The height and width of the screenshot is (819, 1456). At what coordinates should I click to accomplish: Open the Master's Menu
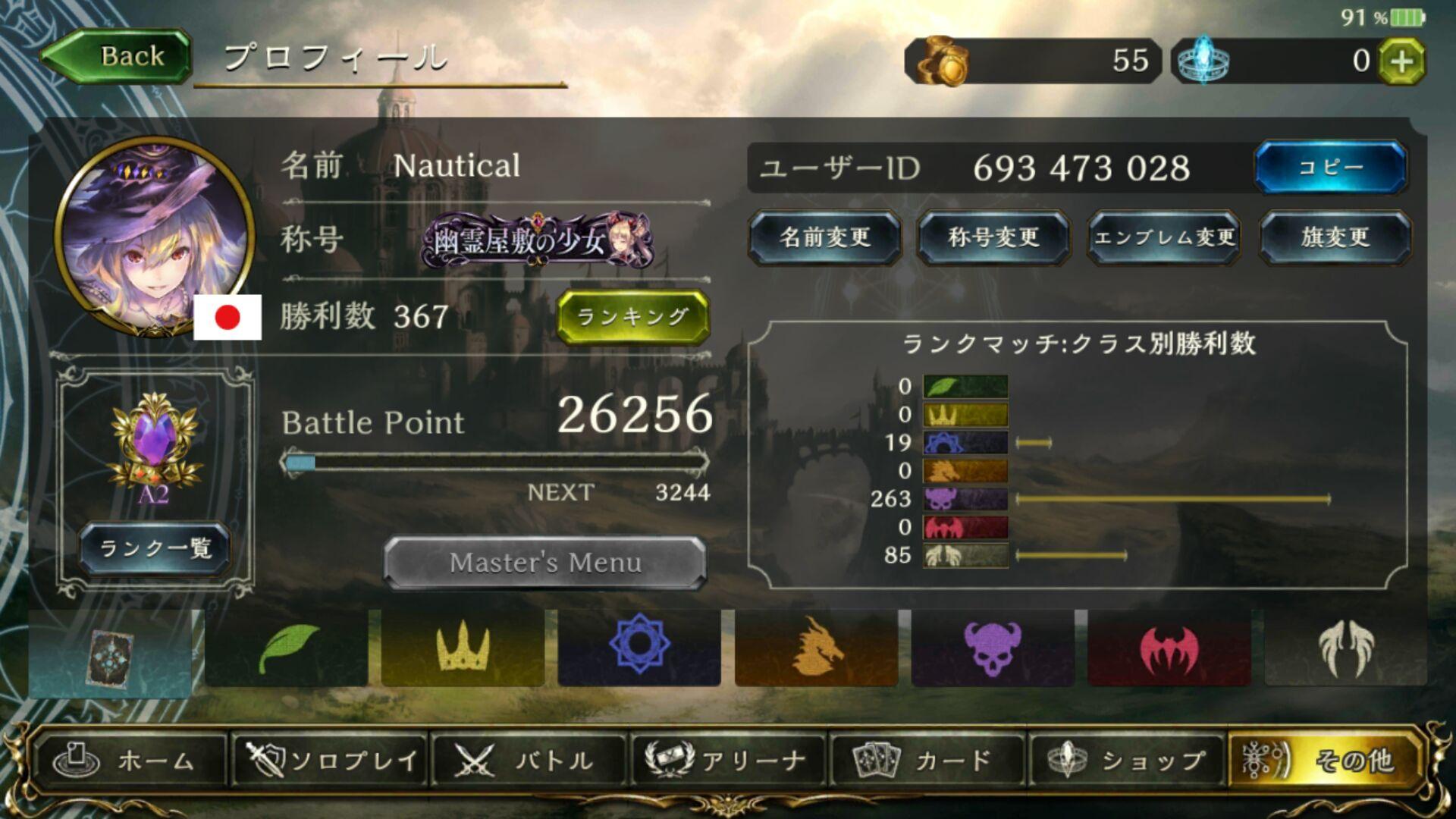click(545, 563)
